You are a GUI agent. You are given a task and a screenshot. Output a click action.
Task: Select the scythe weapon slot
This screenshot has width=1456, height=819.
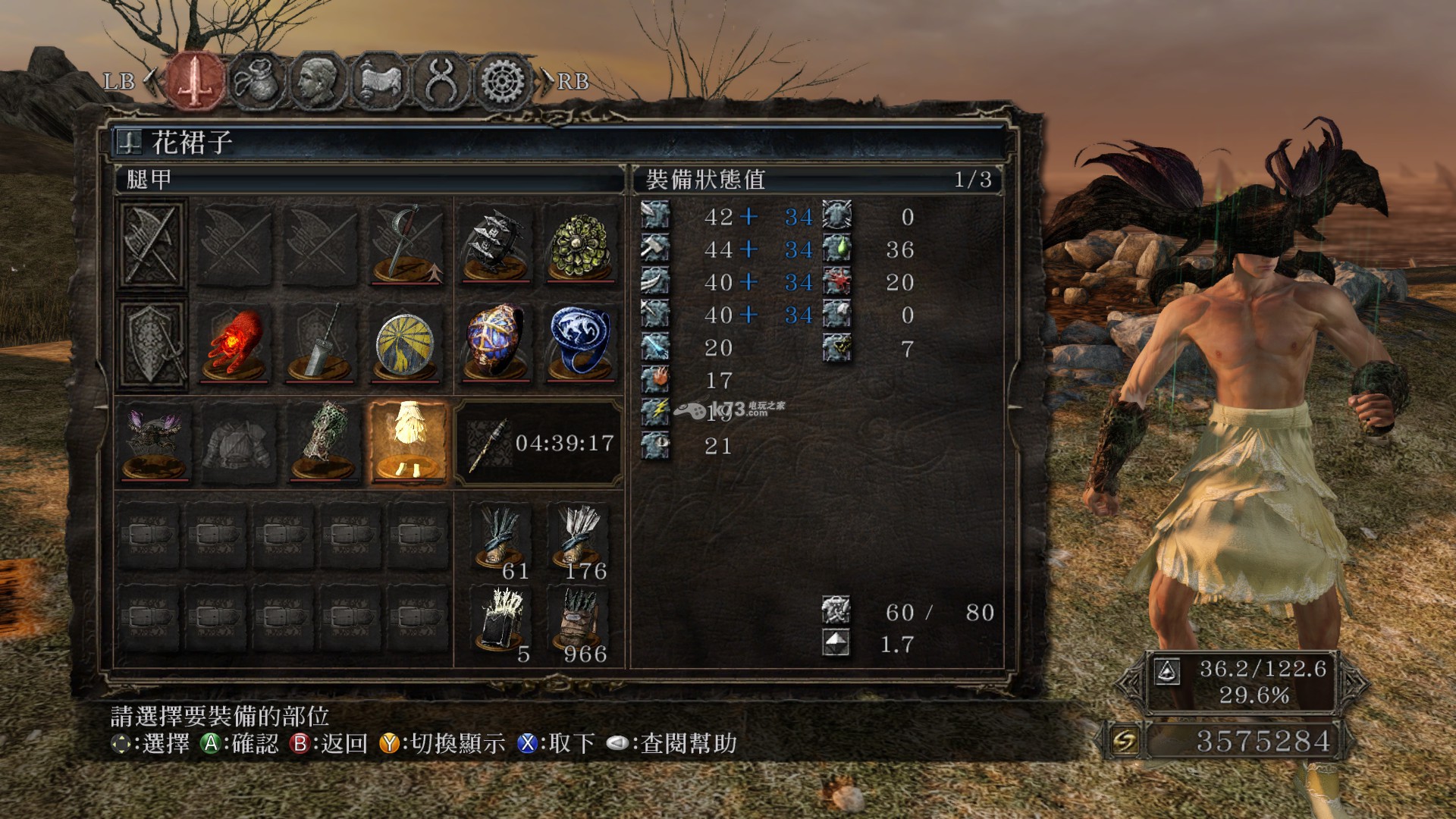pos(408,244)
